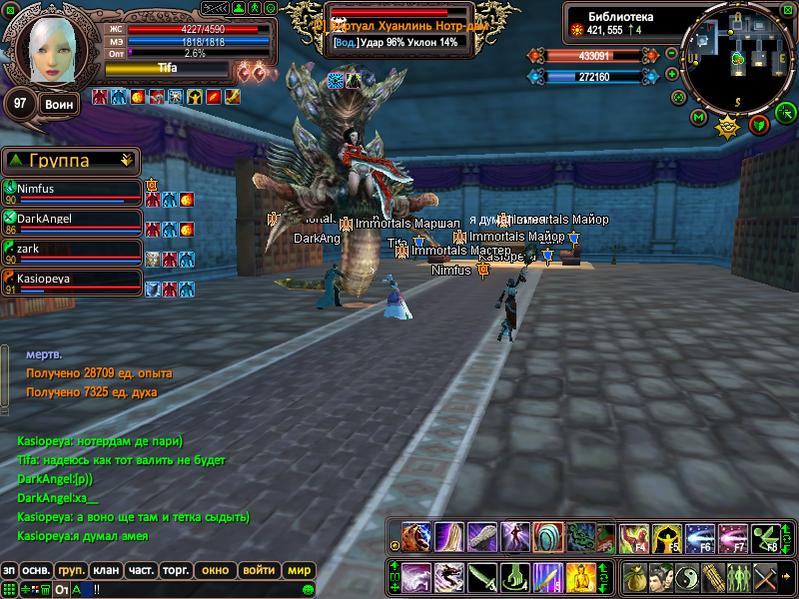Target party member zark
799x599 pixels.
point(70,251)
